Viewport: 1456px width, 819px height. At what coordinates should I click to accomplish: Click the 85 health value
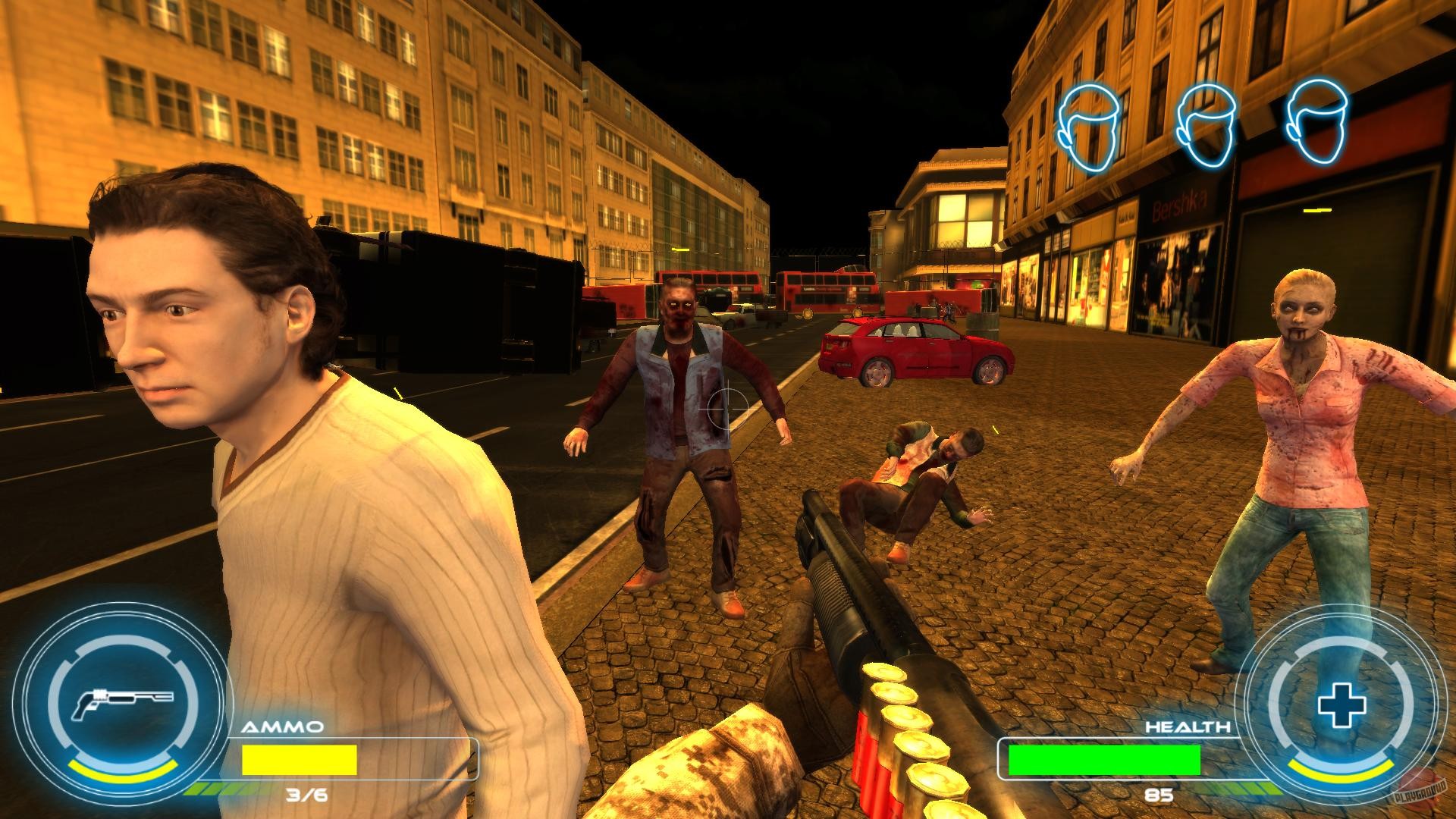point(1159,794)
